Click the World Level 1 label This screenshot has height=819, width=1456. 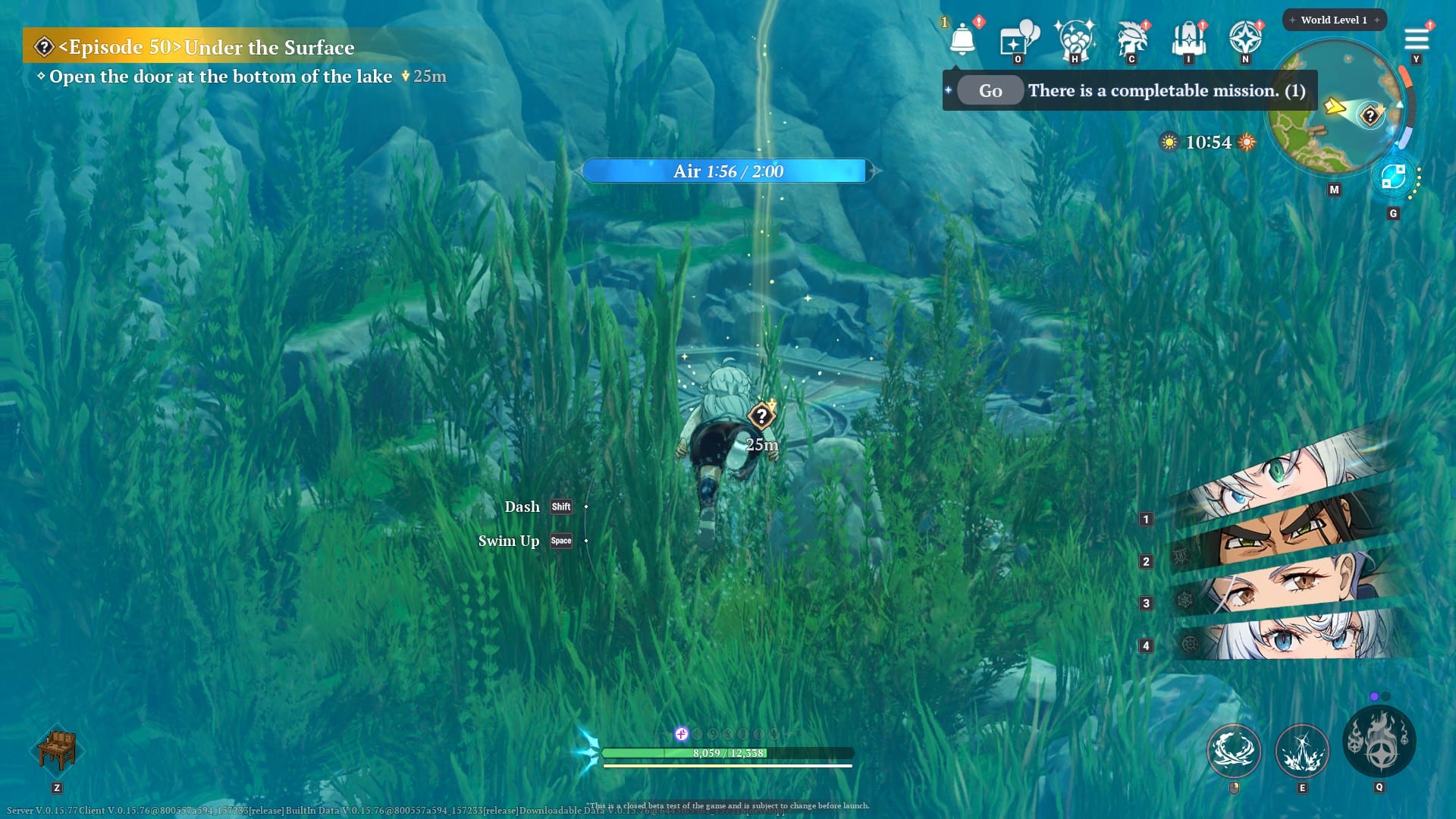pos(1334,20)
